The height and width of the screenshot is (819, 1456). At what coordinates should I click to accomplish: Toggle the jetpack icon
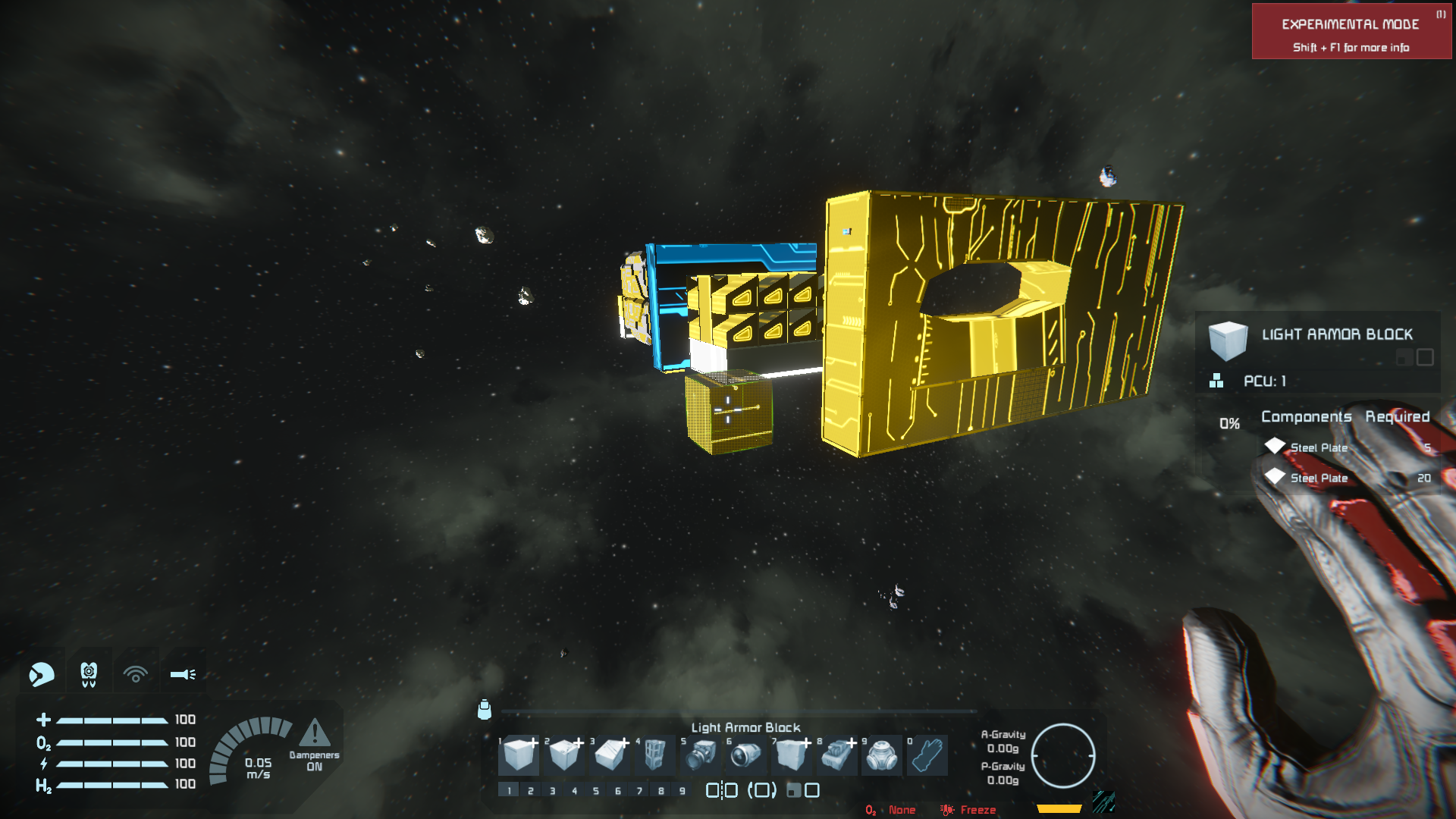click(89, 673)
